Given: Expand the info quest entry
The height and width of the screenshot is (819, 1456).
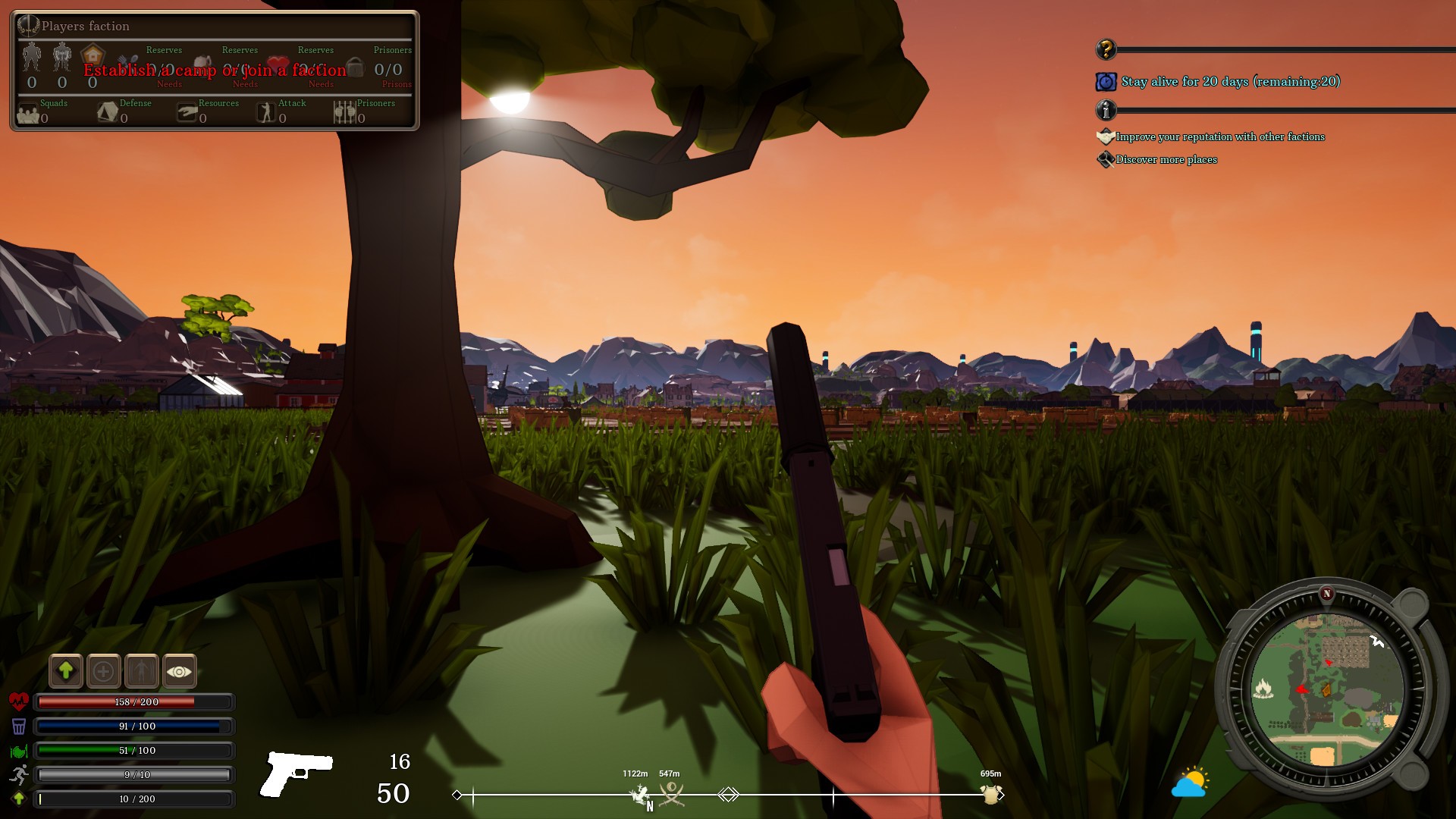Looking at the screenshot, I should pos(1106,111).
